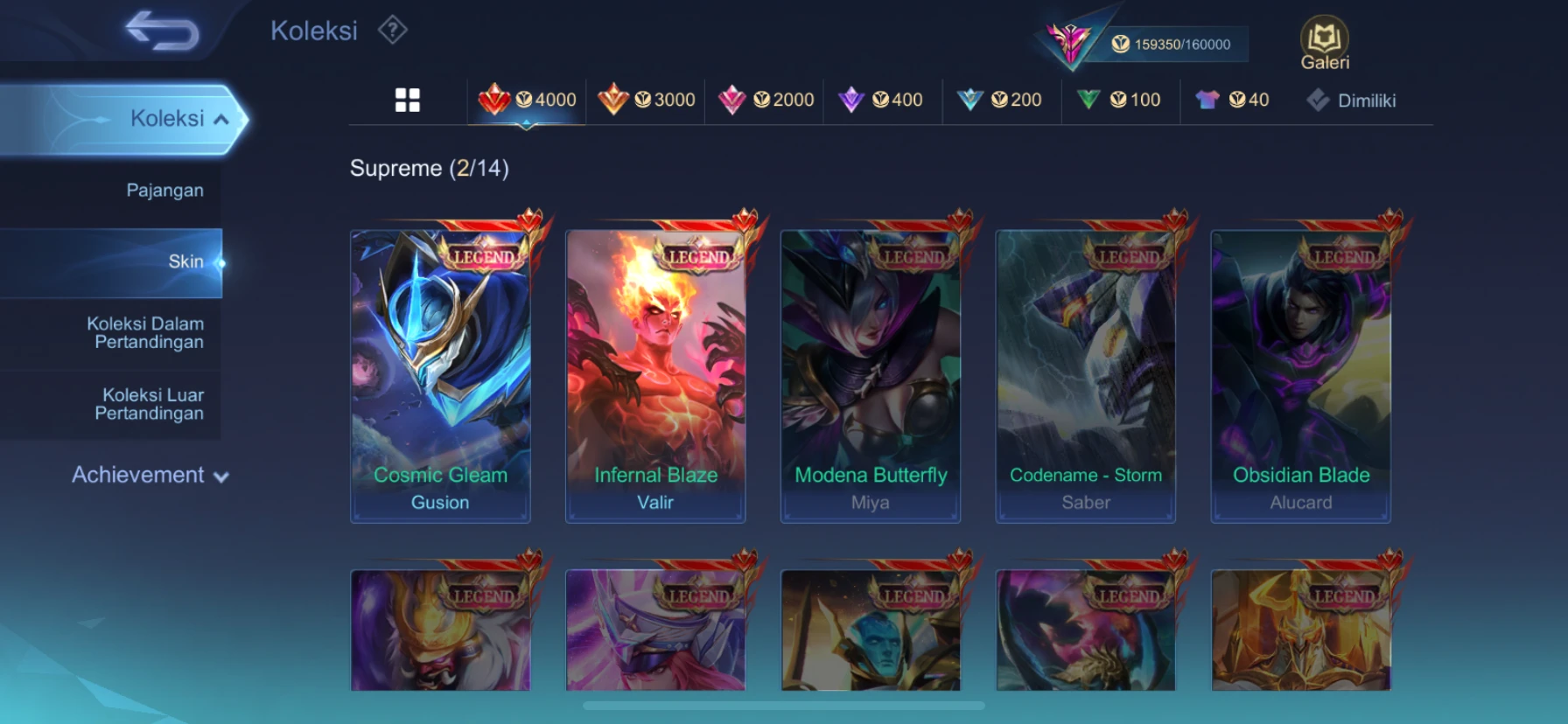Open the 200 points tier tab
This screenshot has height=724, width=1568.
pos(1000,100)
